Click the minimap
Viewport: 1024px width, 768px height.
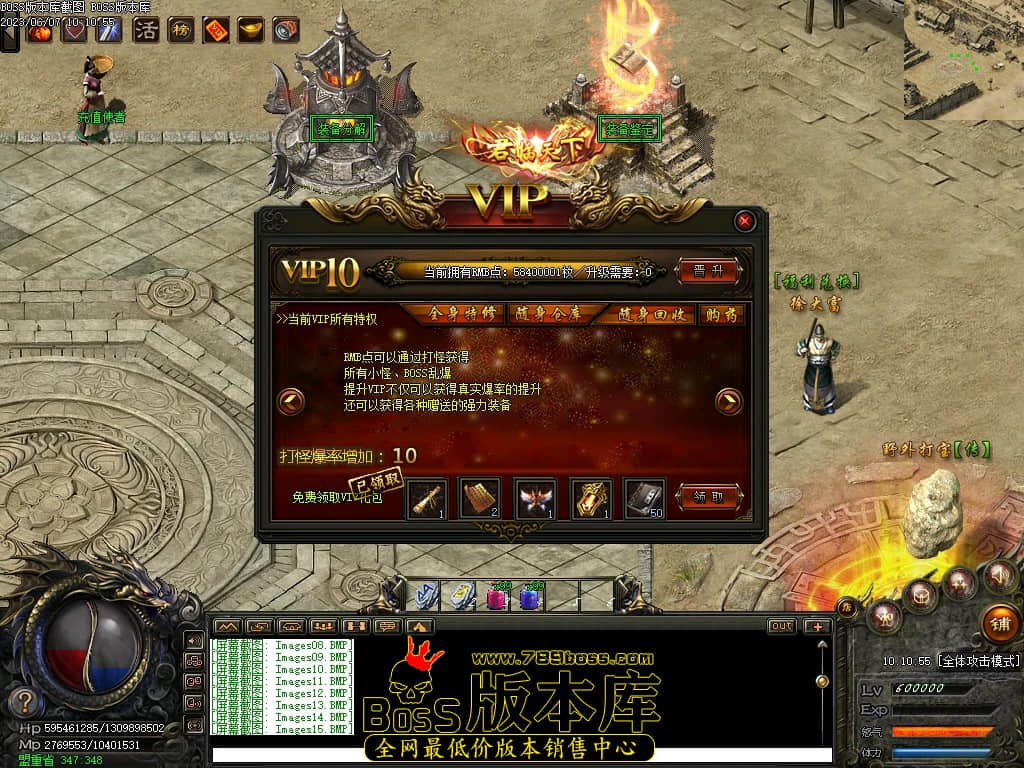click(964, 60)
